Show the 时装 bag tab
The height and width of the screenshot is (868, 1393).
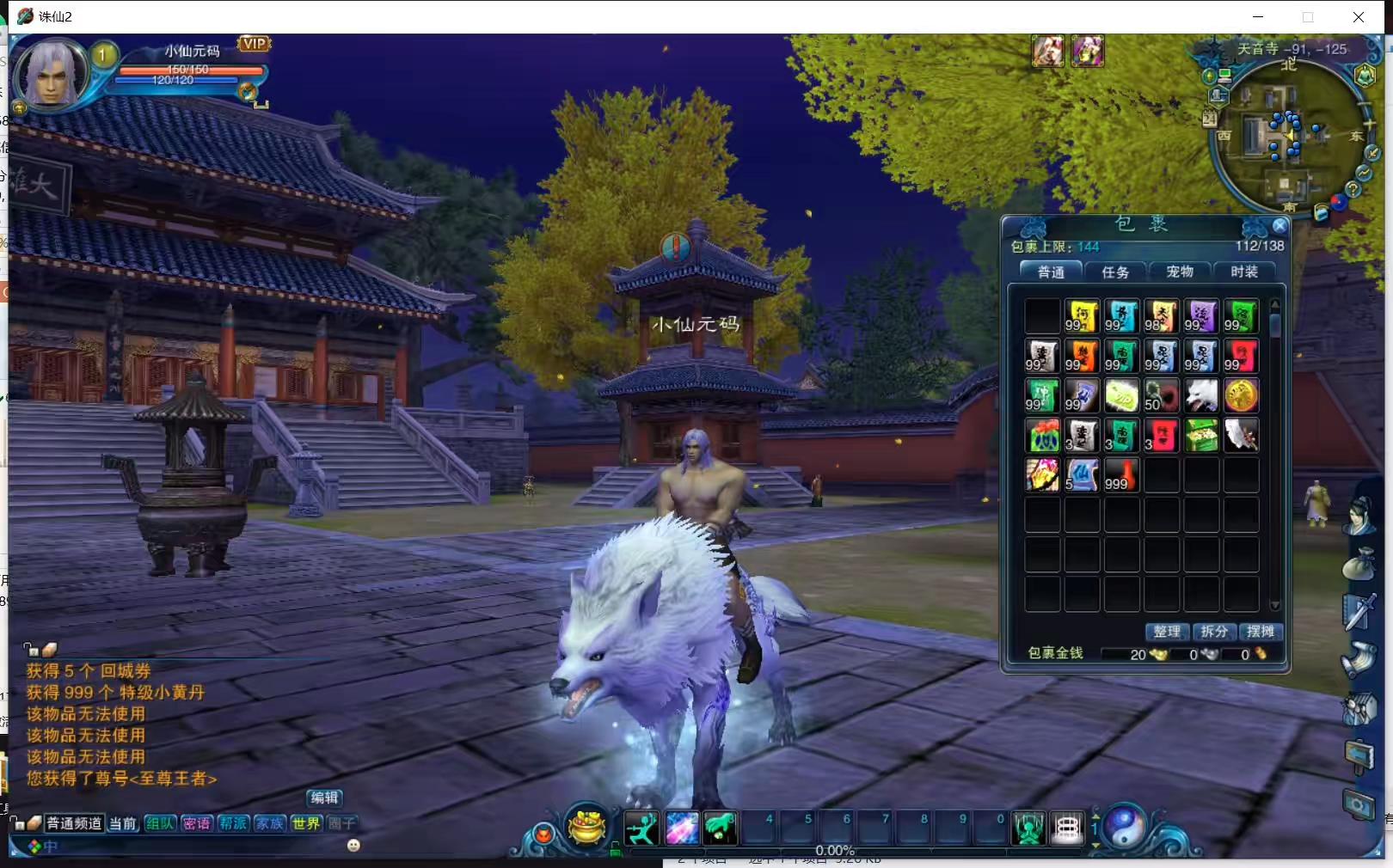click(1243, 272)
